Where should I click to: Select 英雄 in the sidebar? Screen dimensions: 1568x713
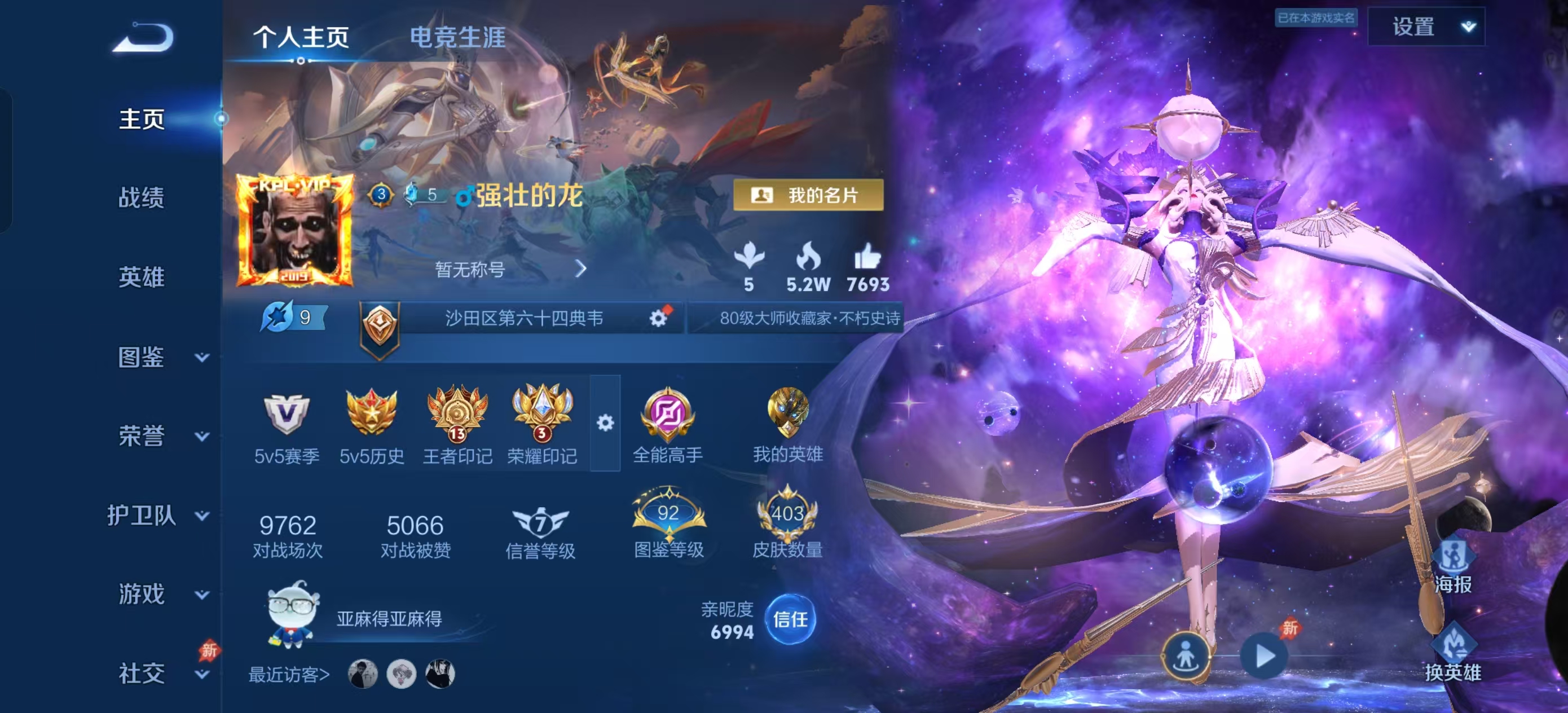tap(141, 277)
